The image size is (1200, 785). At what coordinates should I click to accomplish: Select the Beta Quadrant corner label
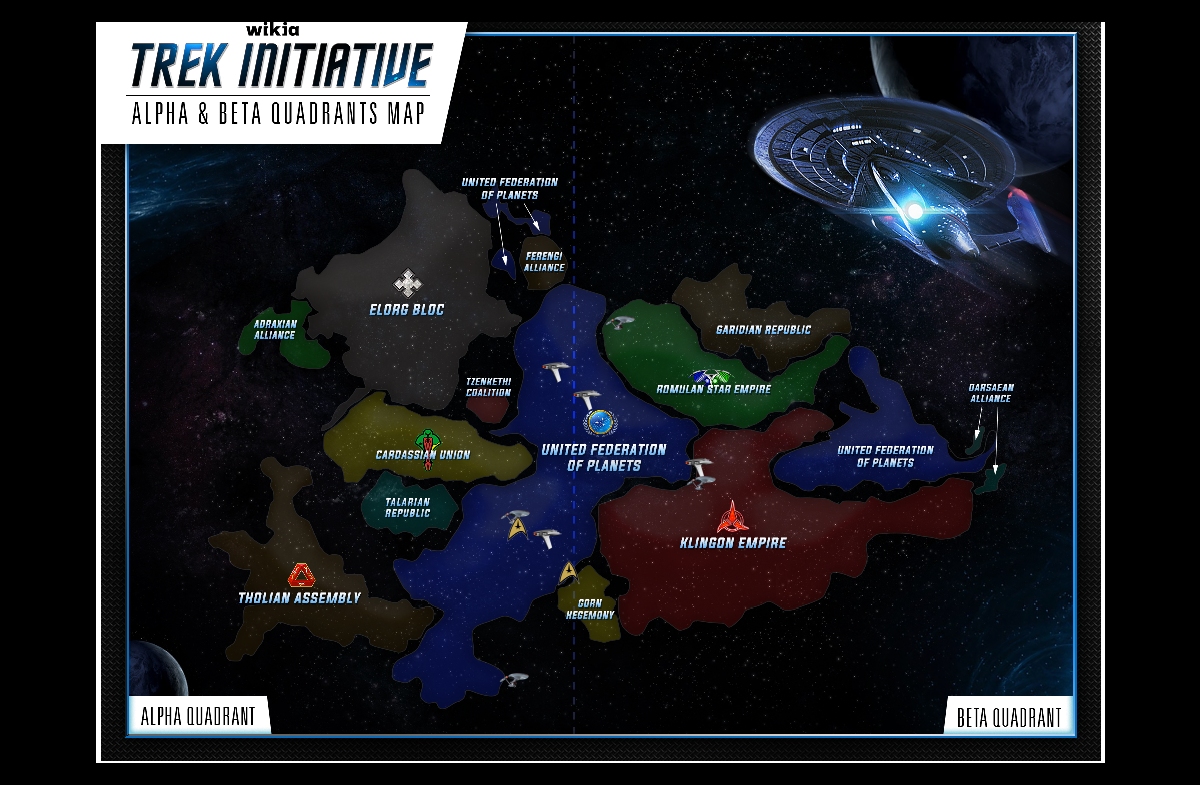tap(1008, 717)
